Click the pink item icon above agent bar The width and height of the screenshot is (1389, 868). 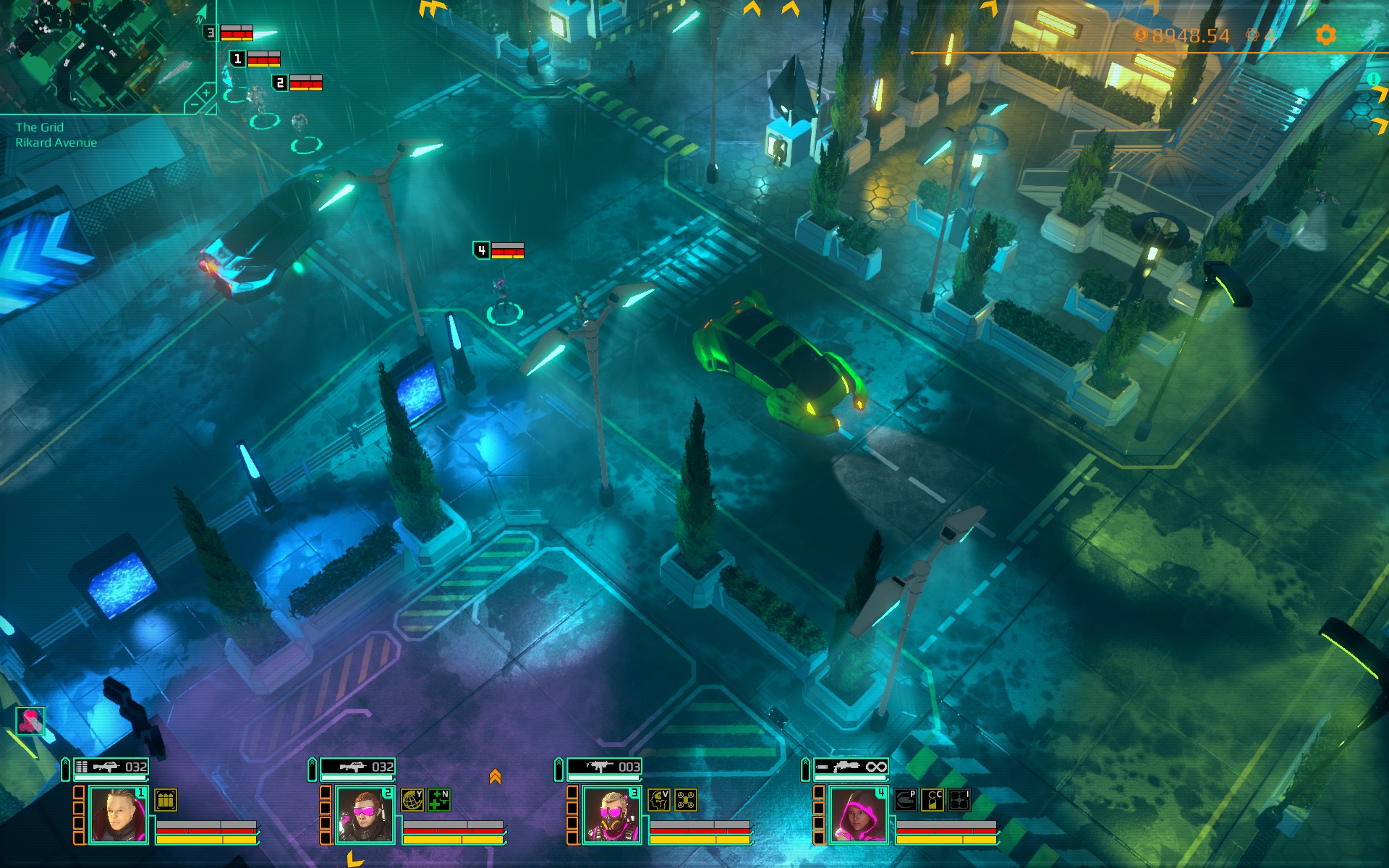click(x=30, y=720)
